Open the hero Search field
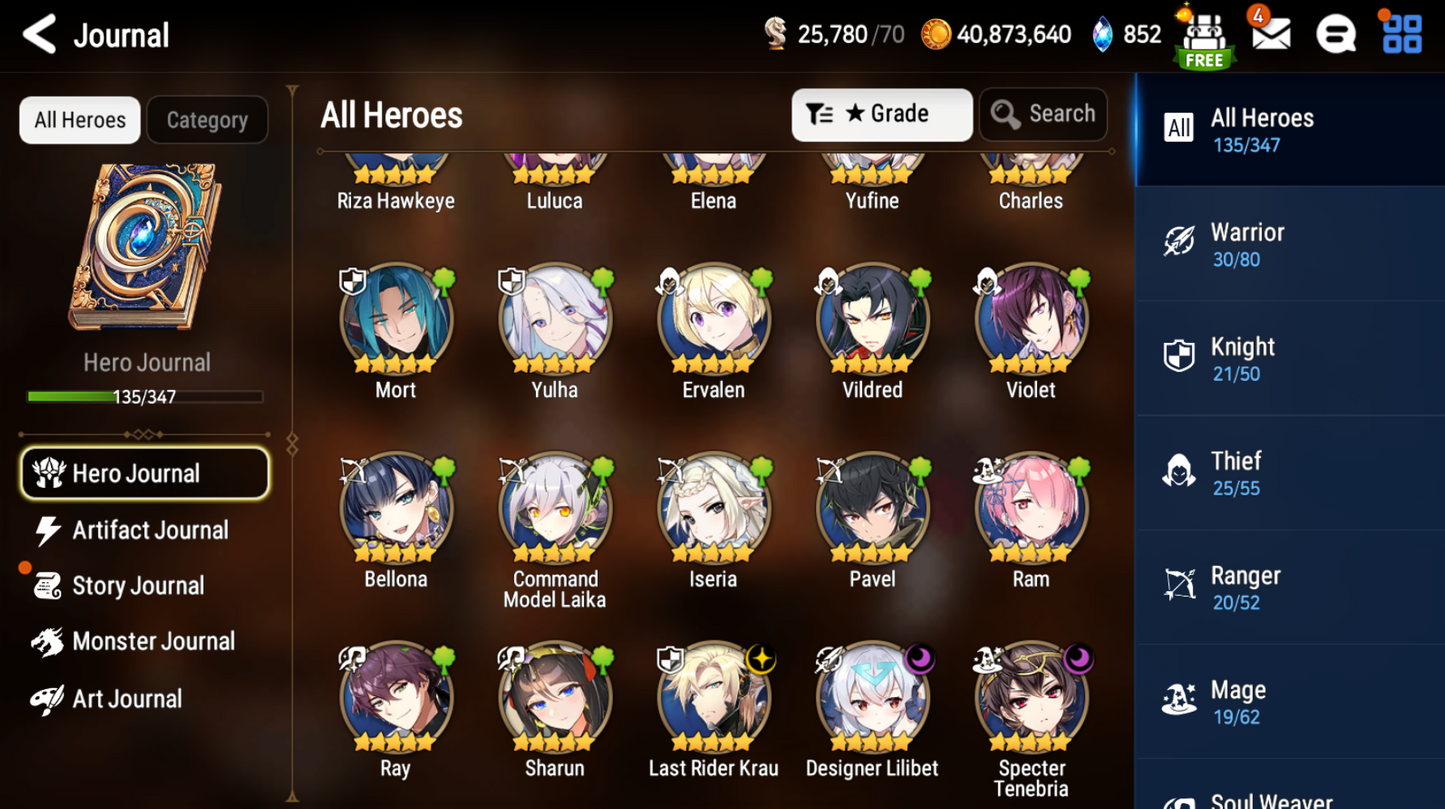 tap(1043, 115)
